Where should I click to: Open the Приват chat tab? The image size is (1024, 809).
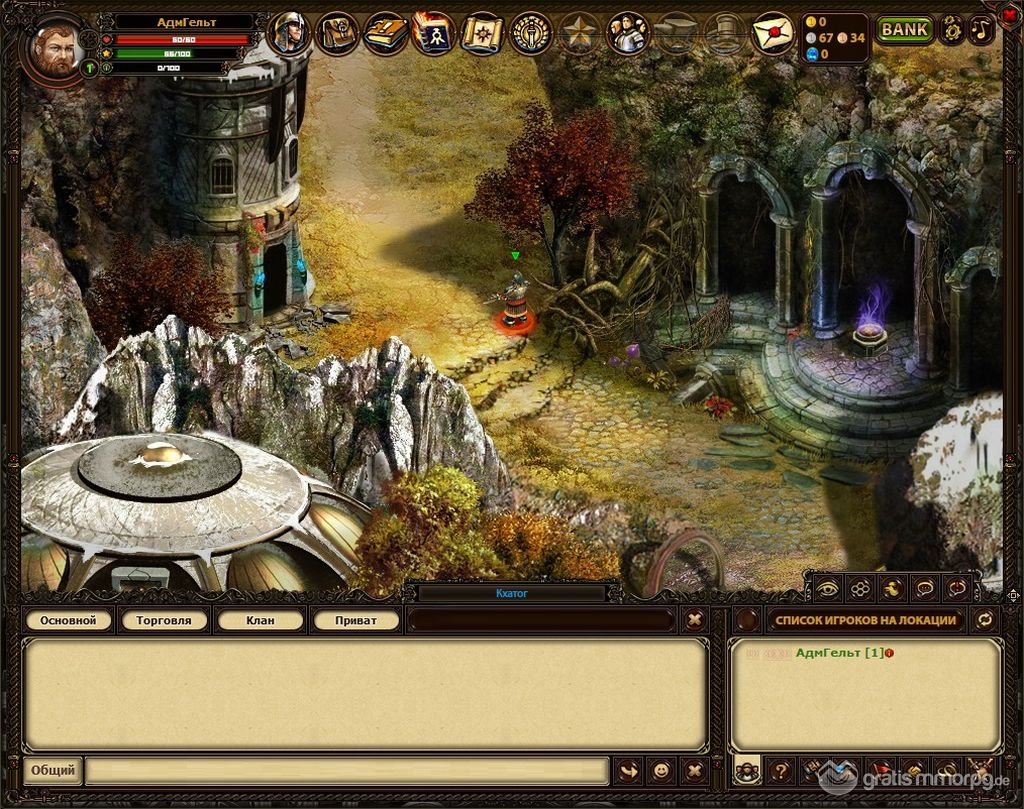point(356,621)
